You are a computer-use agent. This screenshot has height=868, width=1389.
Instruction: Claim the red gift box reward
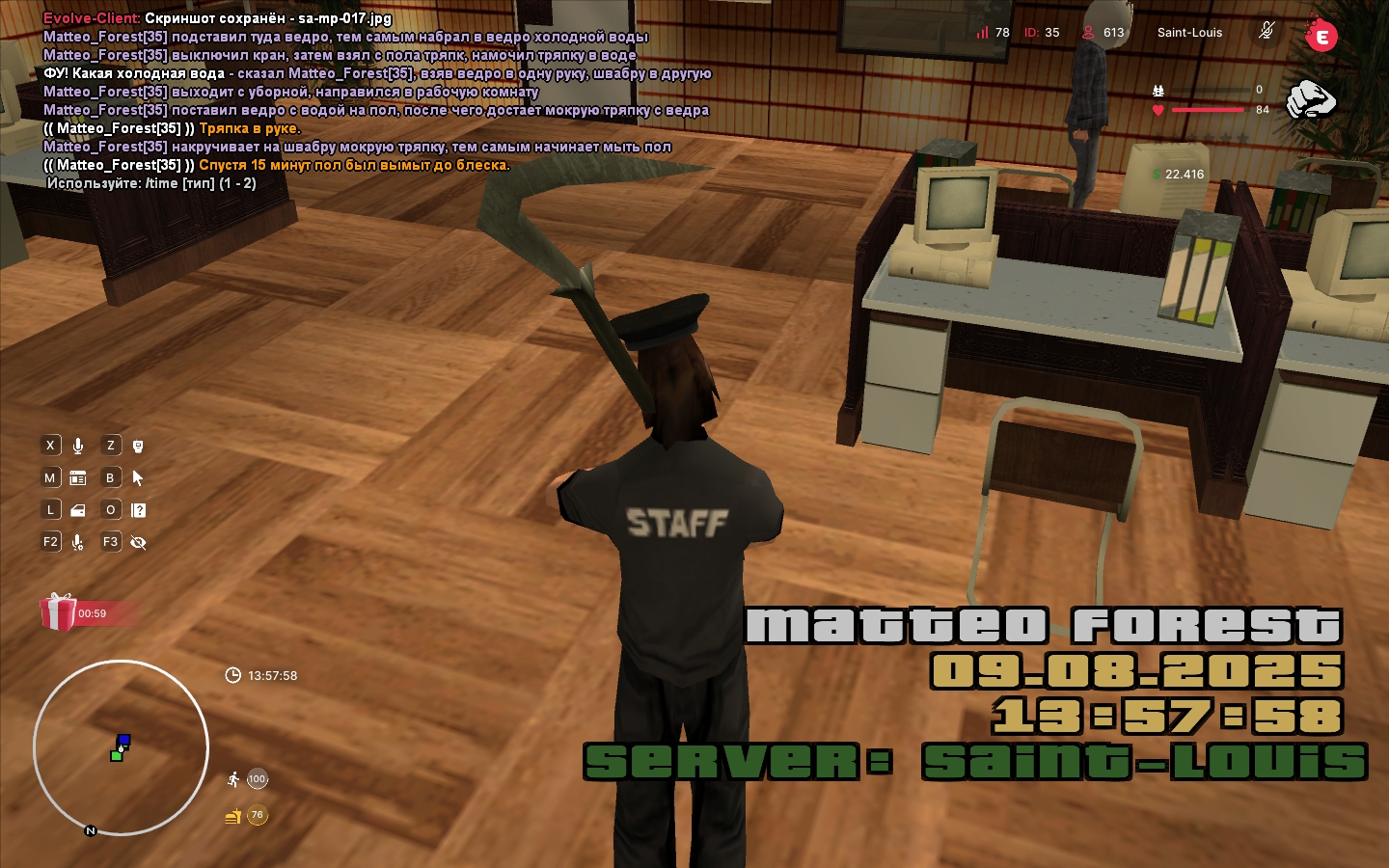58,612
